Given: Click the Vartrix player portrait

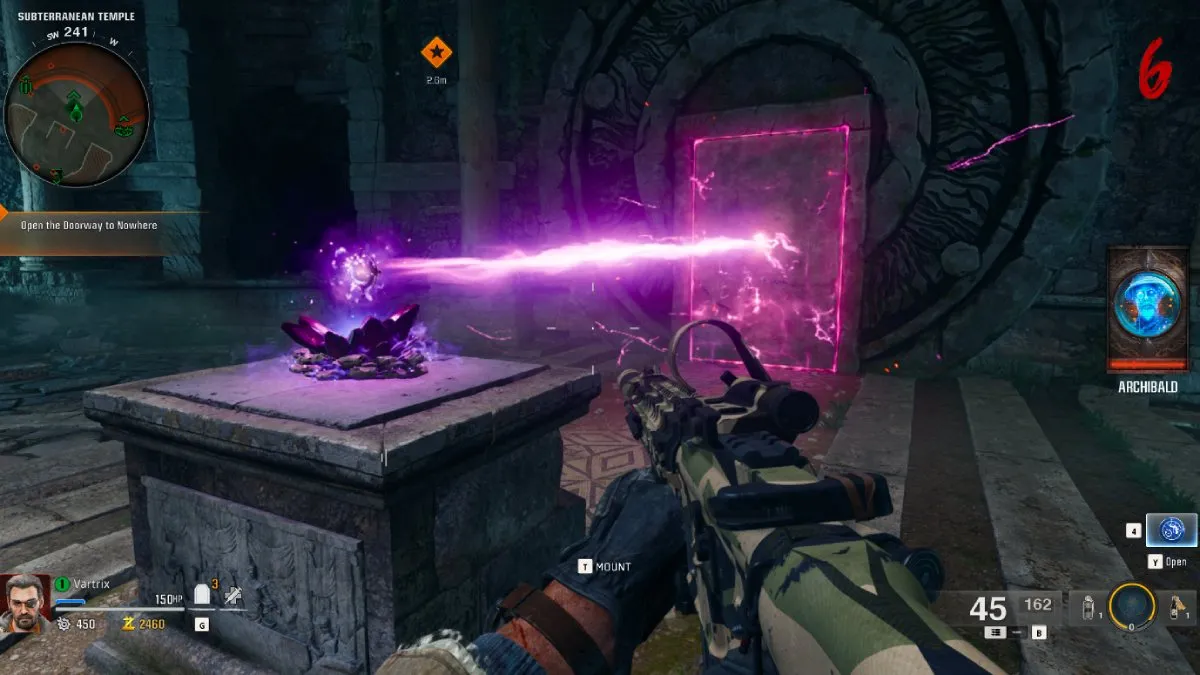Looking at the screenshot, I should click(x=25, y=602).
